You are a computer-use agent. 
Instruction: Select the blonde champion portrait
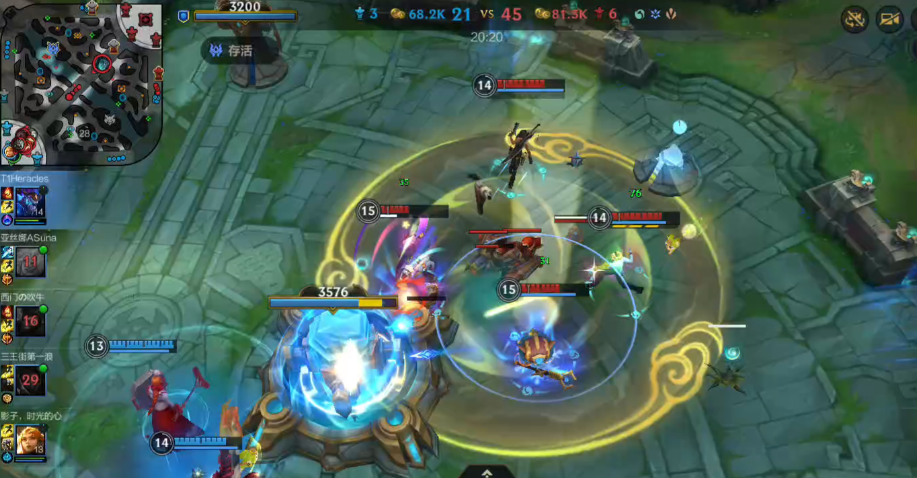tap(30, 440)
